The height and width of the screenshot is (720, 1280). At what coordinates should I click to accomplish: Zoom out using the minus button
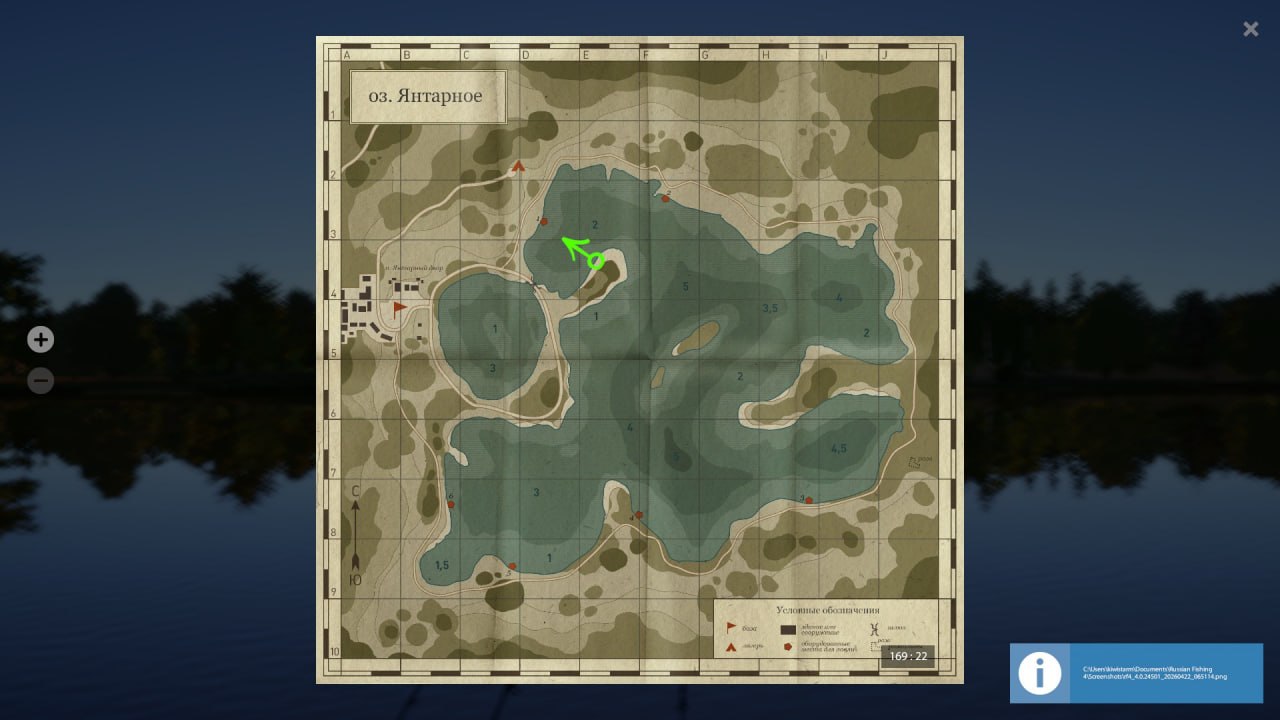(40, 380)
